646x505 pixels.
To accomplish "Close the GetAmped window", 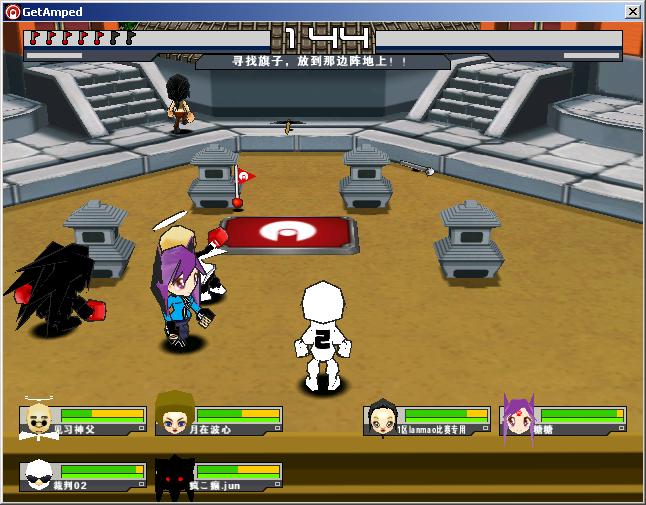I will tap(632, 12).
